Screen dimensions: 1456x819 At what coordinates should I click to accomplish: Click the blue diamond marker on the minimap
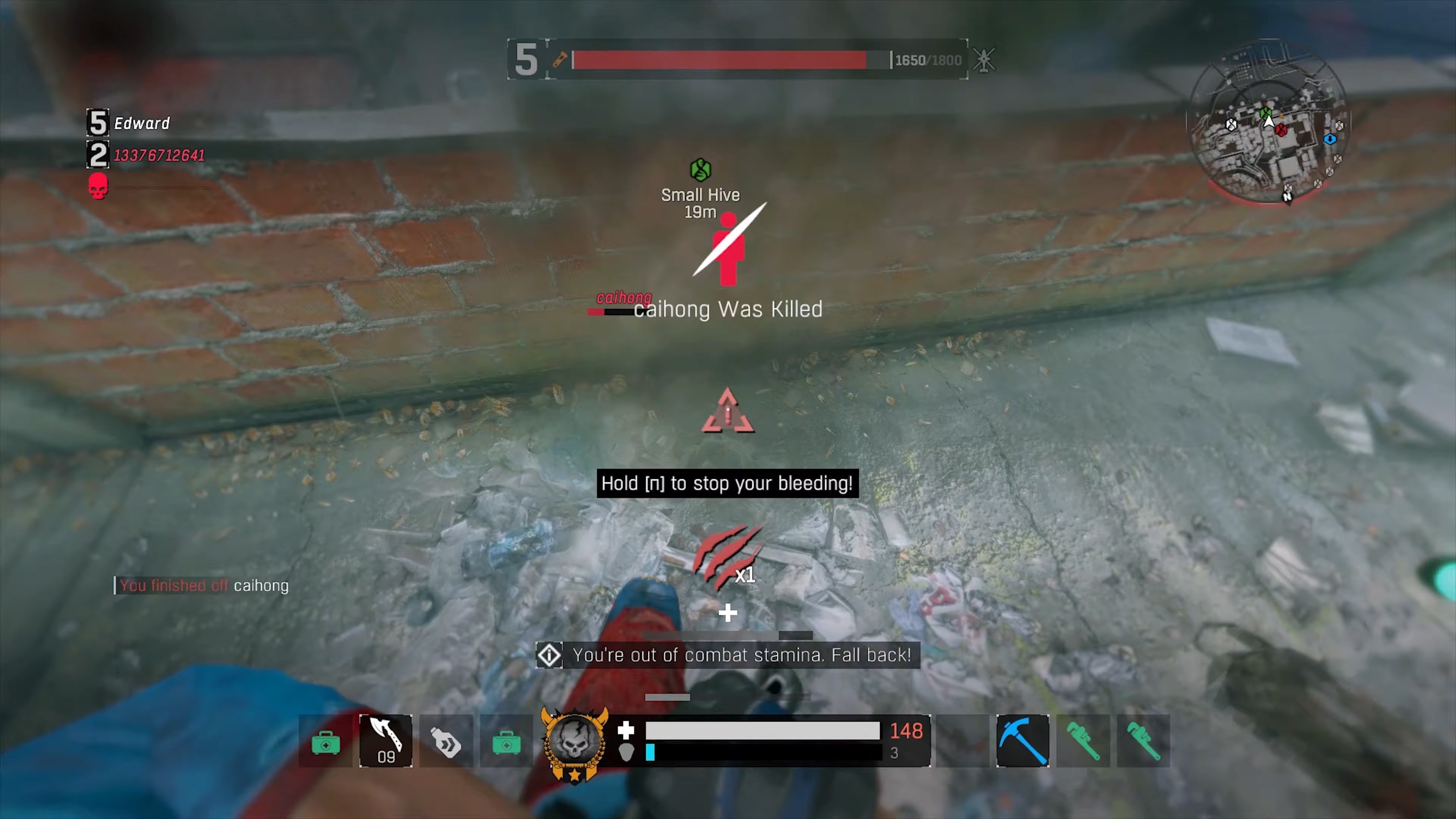[x=1330, y=140]
